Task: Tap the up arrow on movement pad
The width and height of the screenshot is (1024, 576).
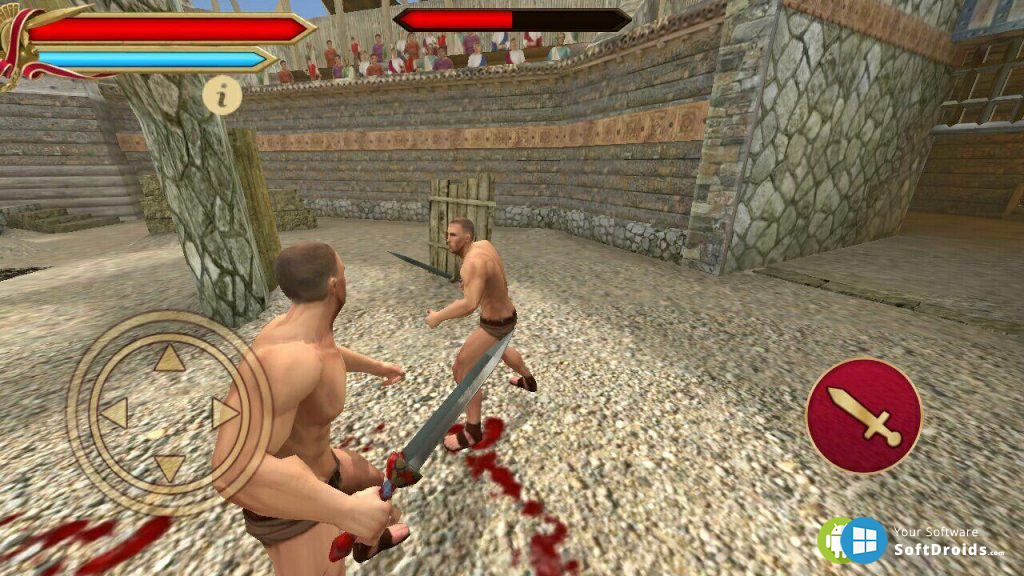Action: click(170, 359)
